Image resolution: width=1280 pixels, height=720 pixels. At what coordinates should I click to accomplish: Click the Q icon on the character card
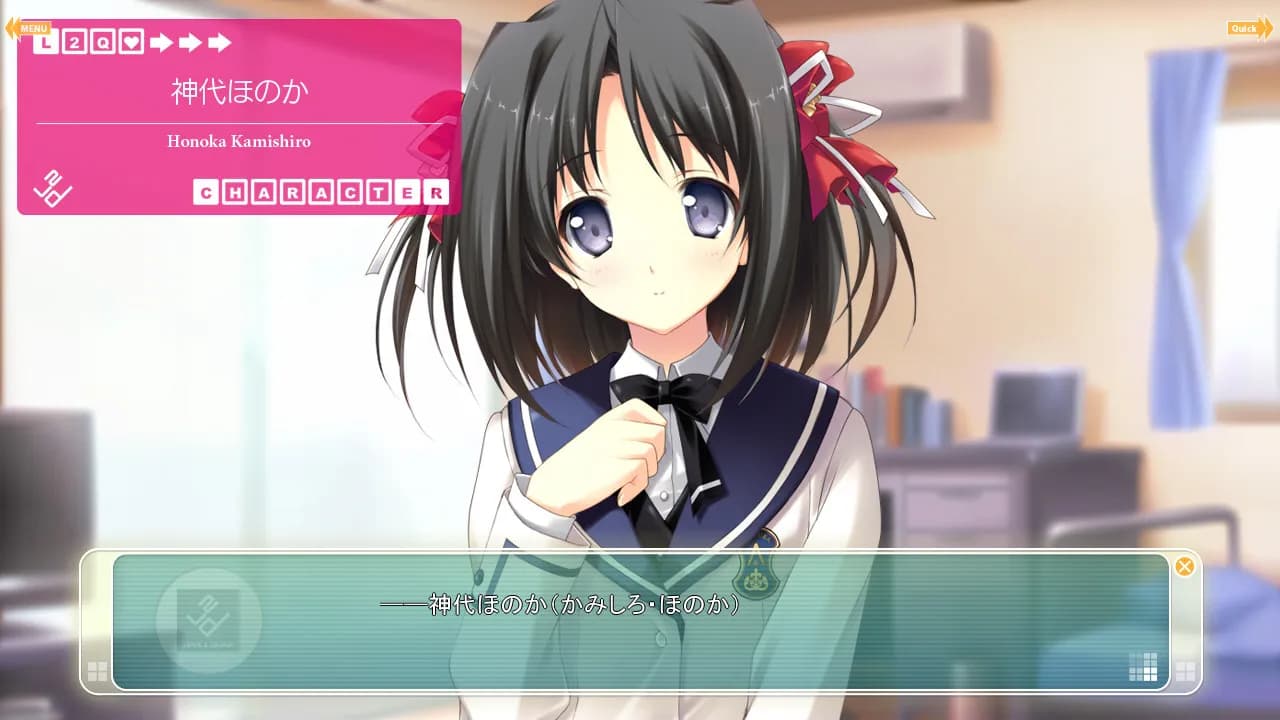(103, 42)
